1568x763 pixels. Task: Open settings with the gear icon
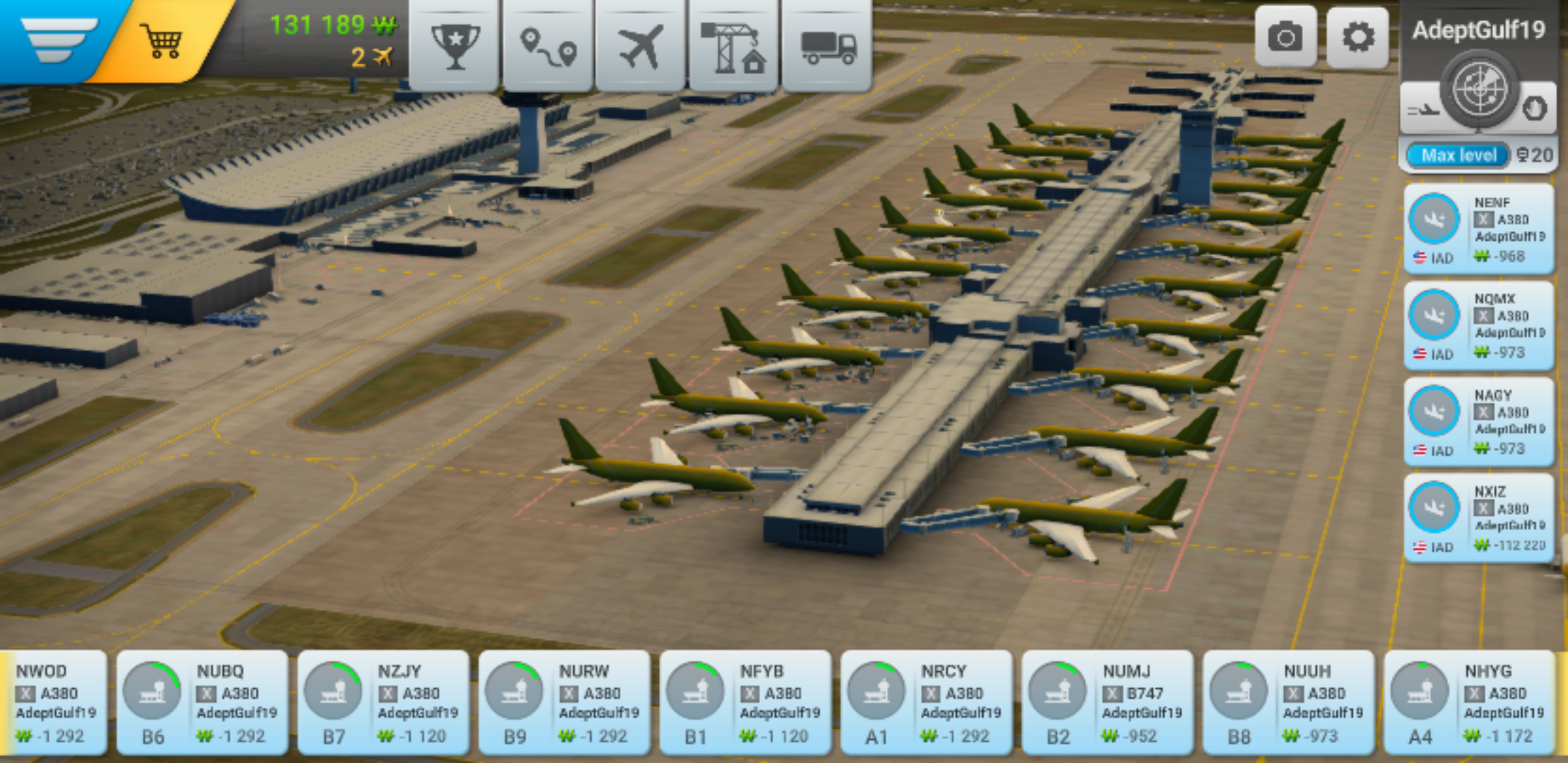1358,37
